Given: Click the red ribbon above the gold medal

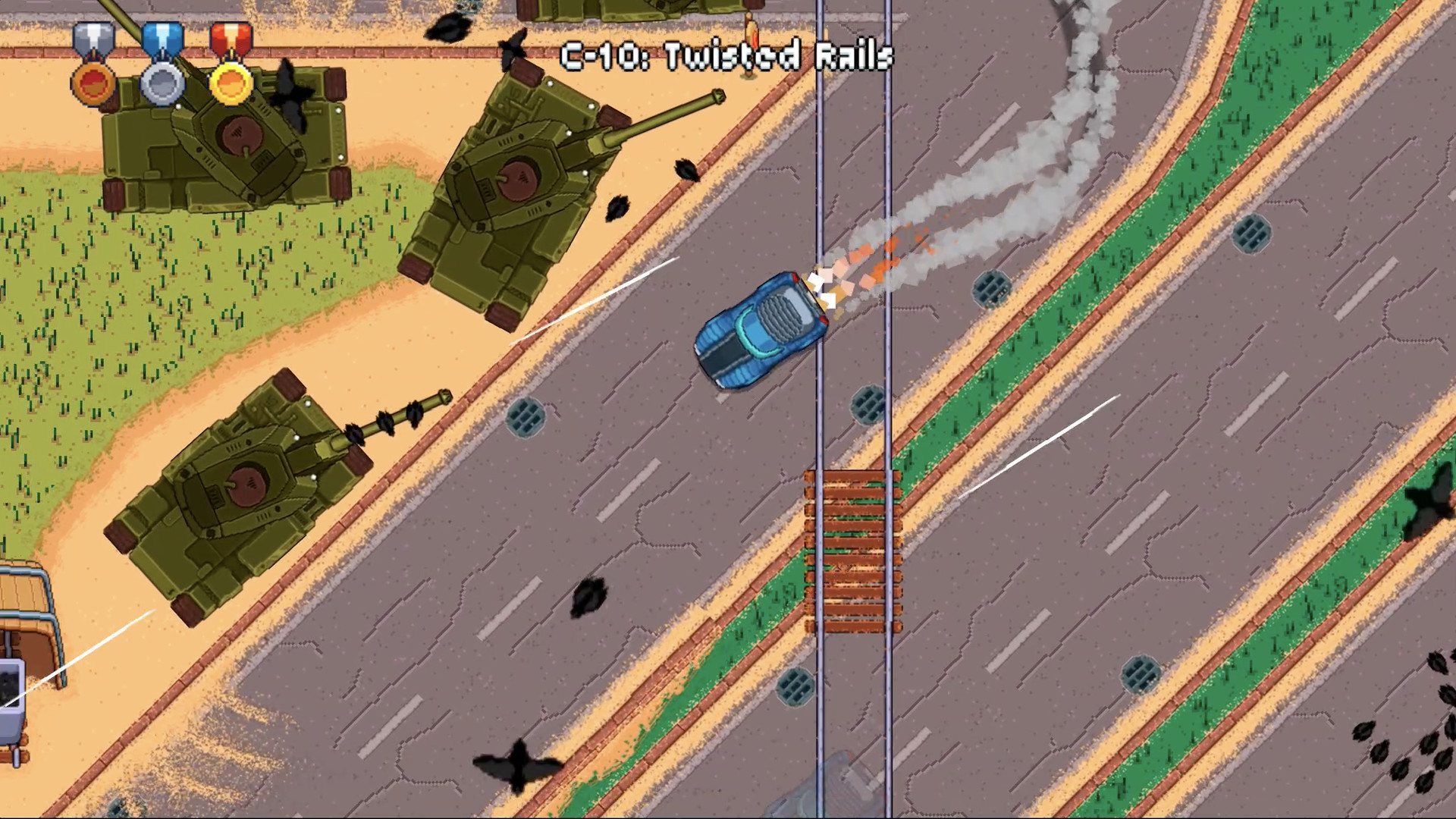Looking at the screenshot, I should (x=229, y=36).
